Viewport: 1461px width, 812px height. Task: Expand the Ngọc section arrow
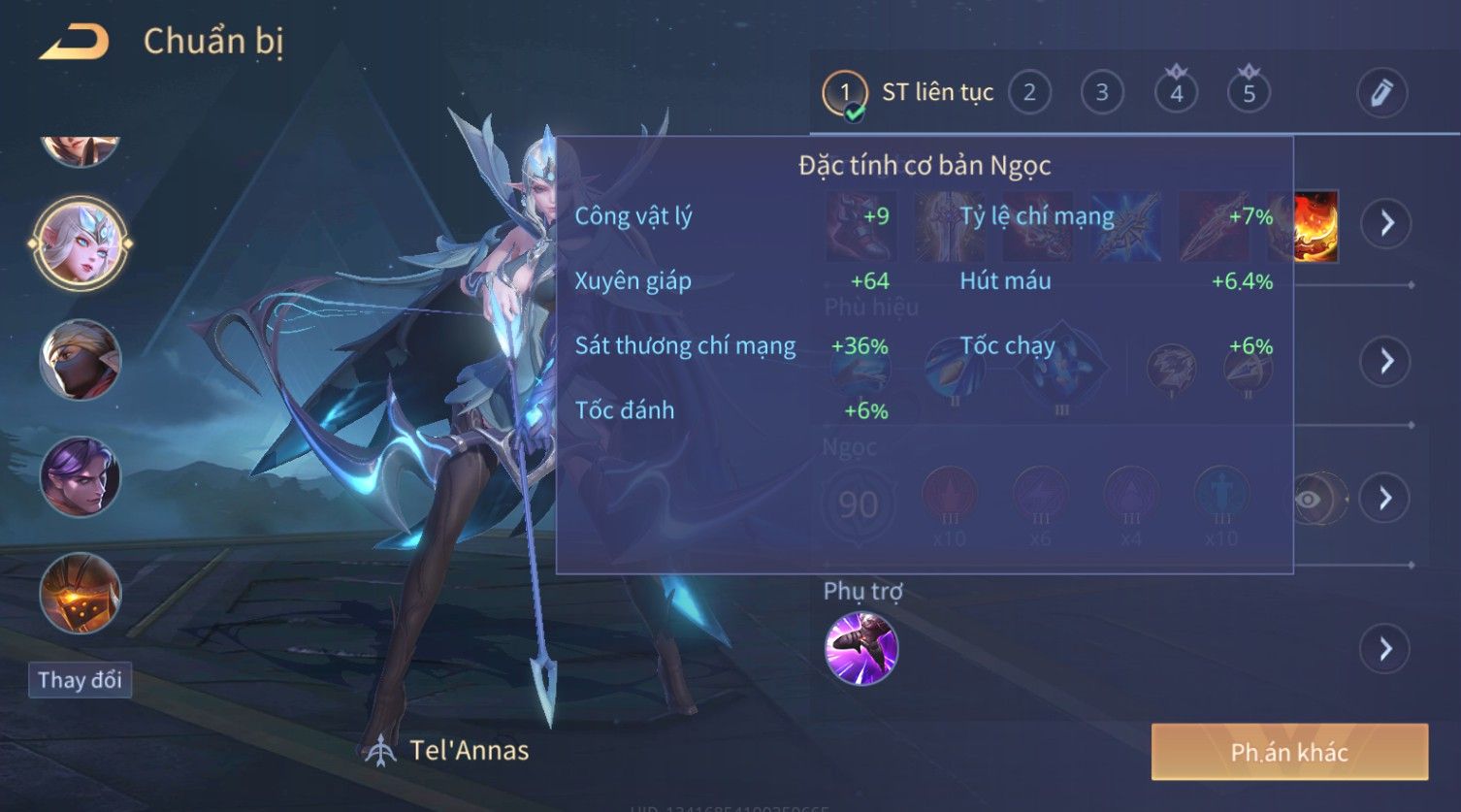pyautogui.click(x=1385, y=499)
